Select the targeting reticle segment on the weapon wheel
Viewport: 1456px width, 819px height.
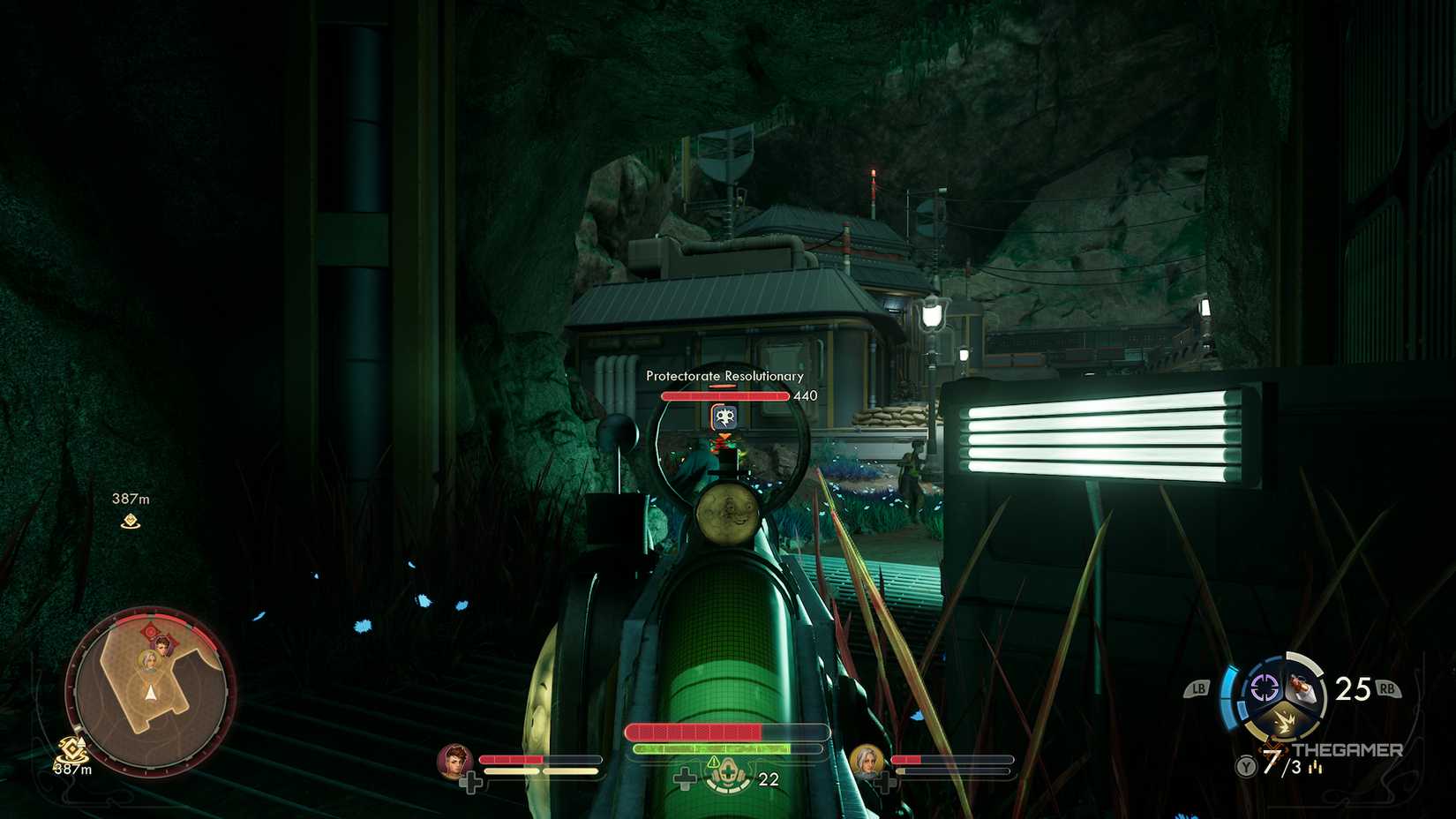coord(1264,687)
